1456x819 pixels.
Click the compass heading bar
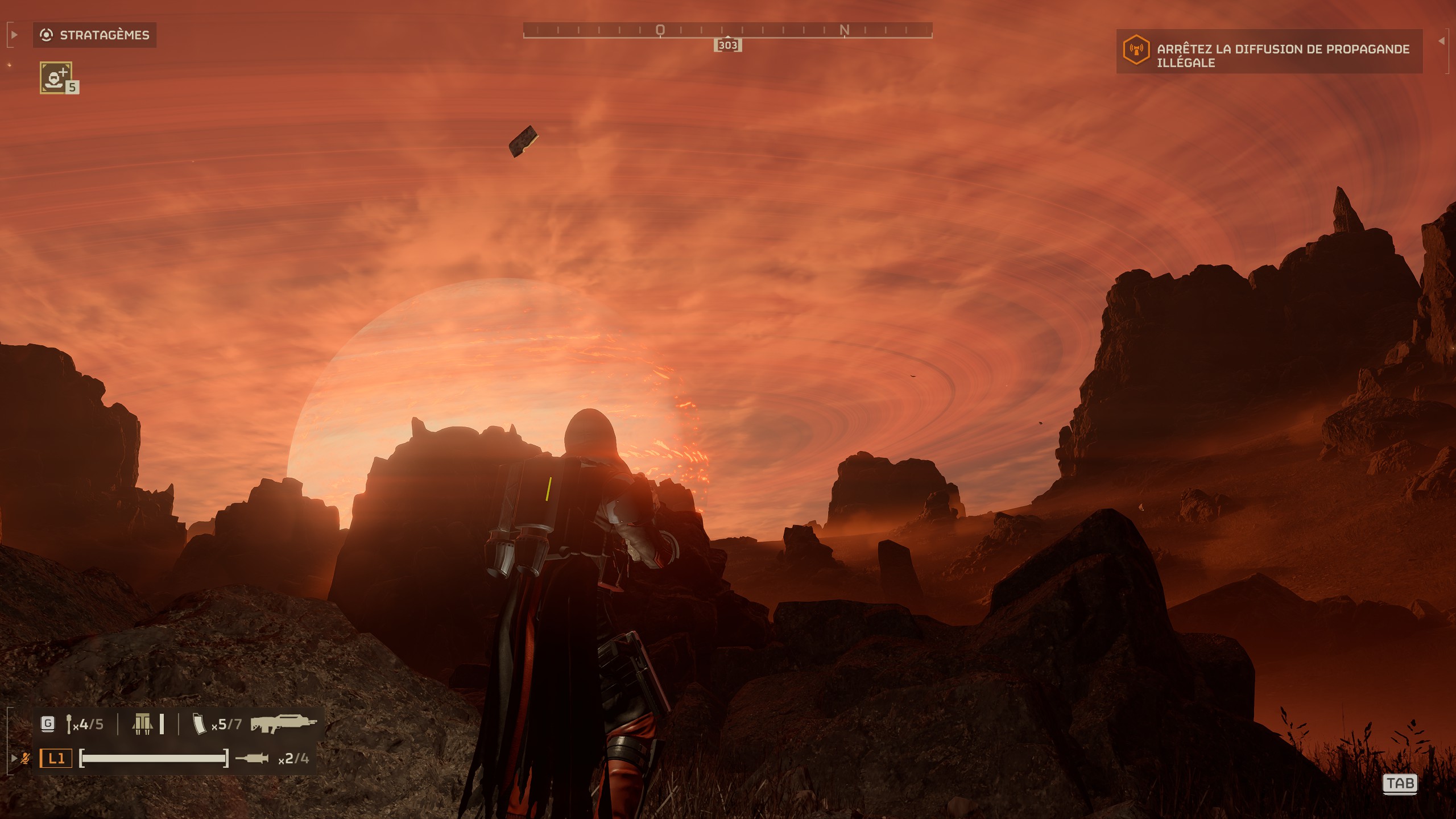pos(727,30)
